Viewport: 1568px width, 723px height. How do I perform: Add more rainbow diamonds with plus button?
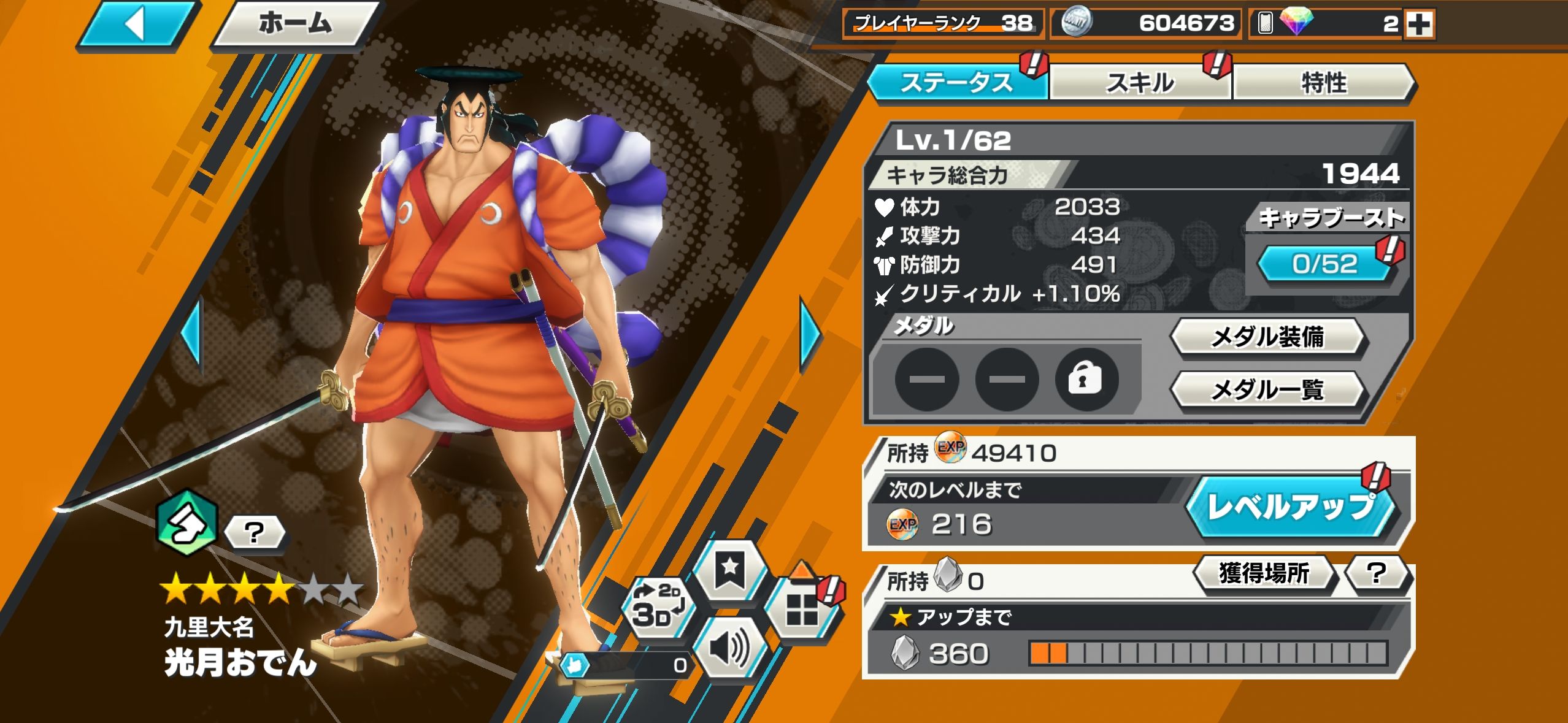click(1419, 25)
